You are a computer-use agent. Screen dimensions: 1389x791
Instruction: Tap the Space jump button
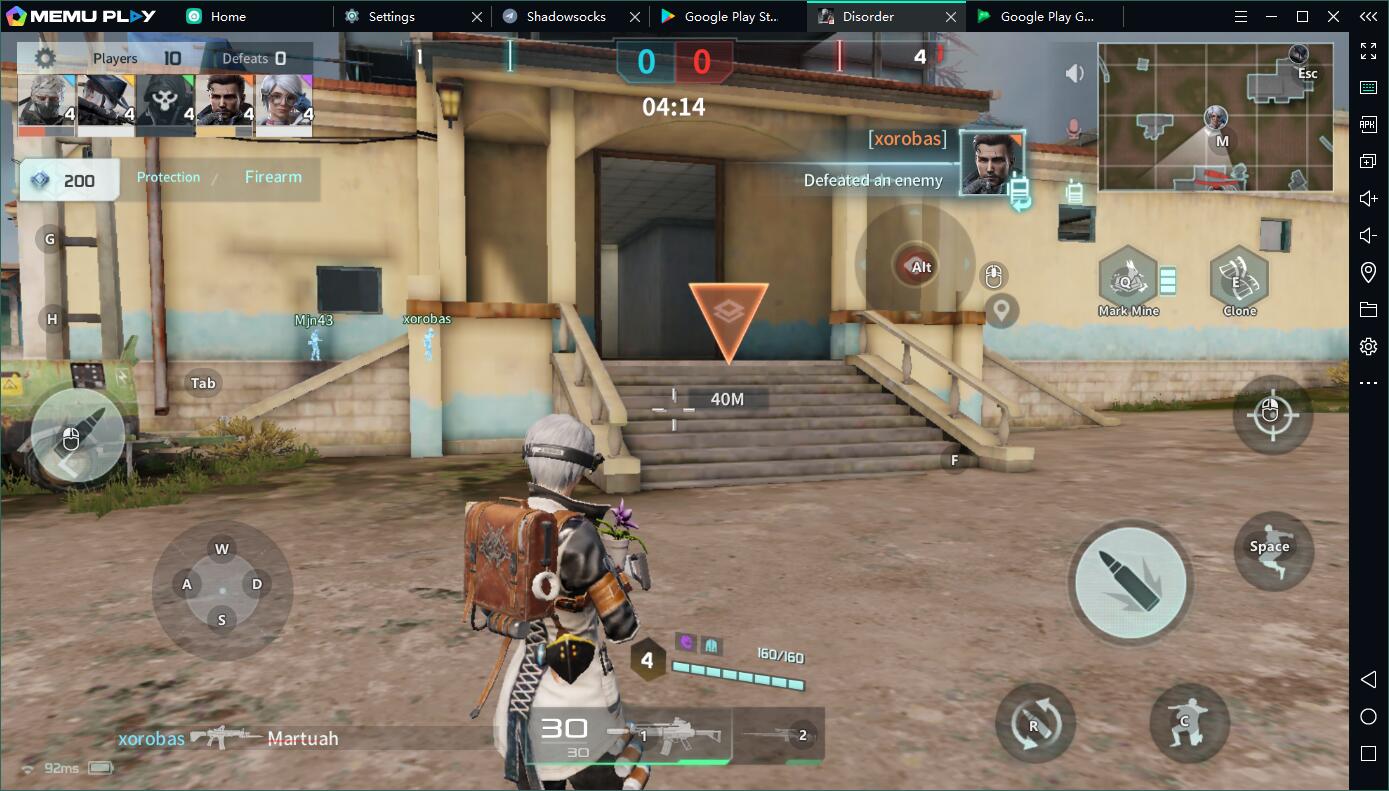click(x=1272, y=550)
